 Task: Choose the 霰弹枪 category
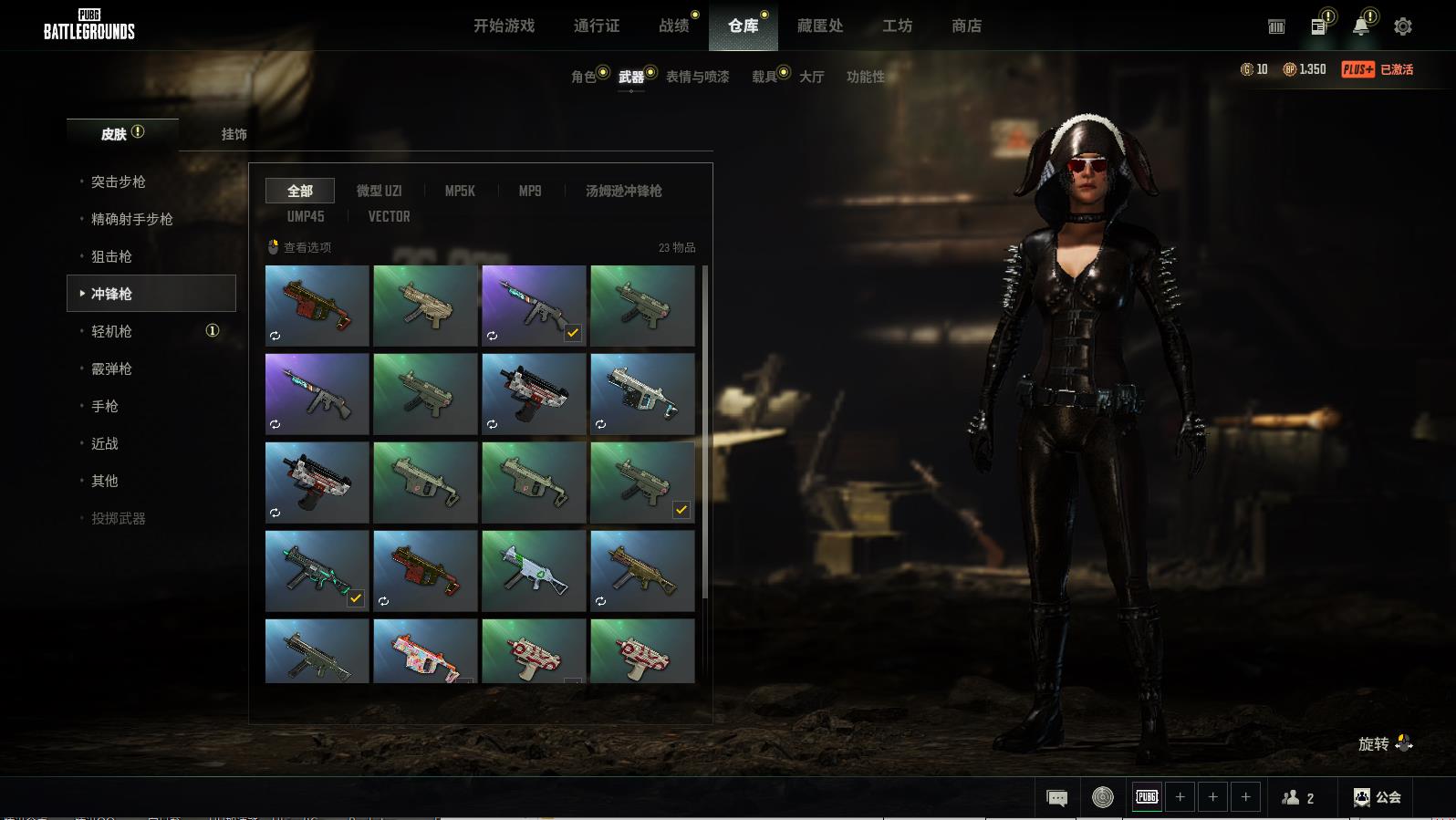[x=111, y=368]
